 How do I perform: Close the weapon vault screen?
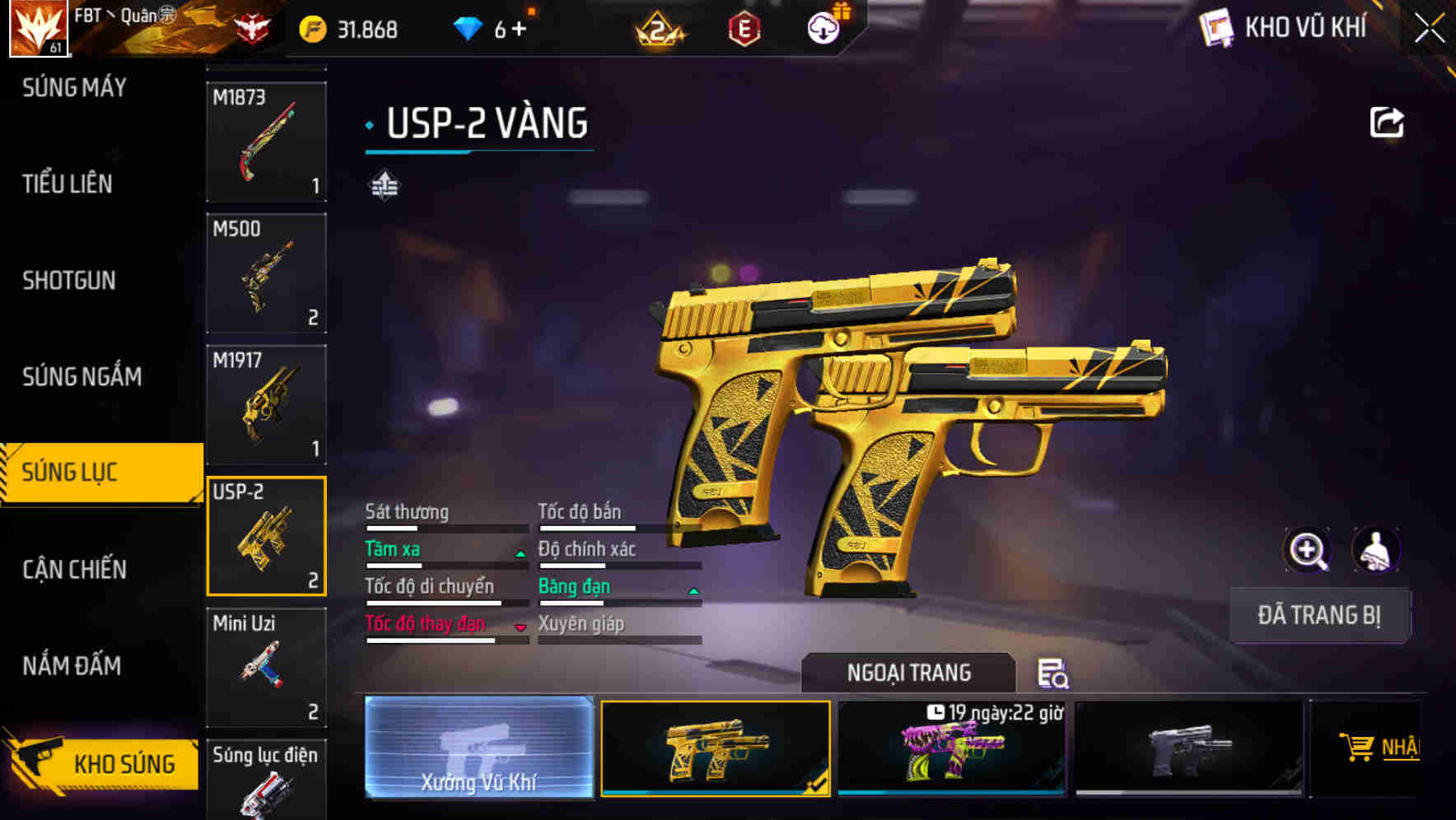[1429, 29]
